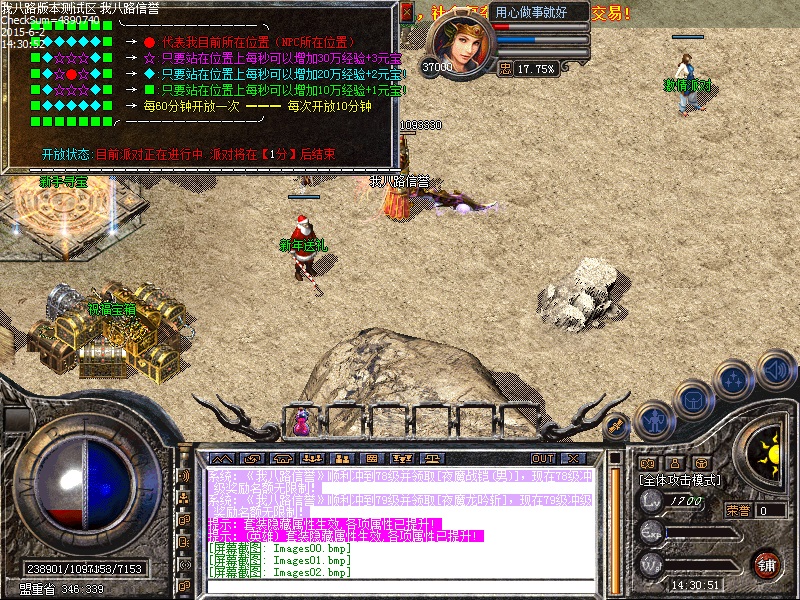Toggle the 全体攻击模式 attack mode label
This screenshot has width=800, height=600.
680,480
